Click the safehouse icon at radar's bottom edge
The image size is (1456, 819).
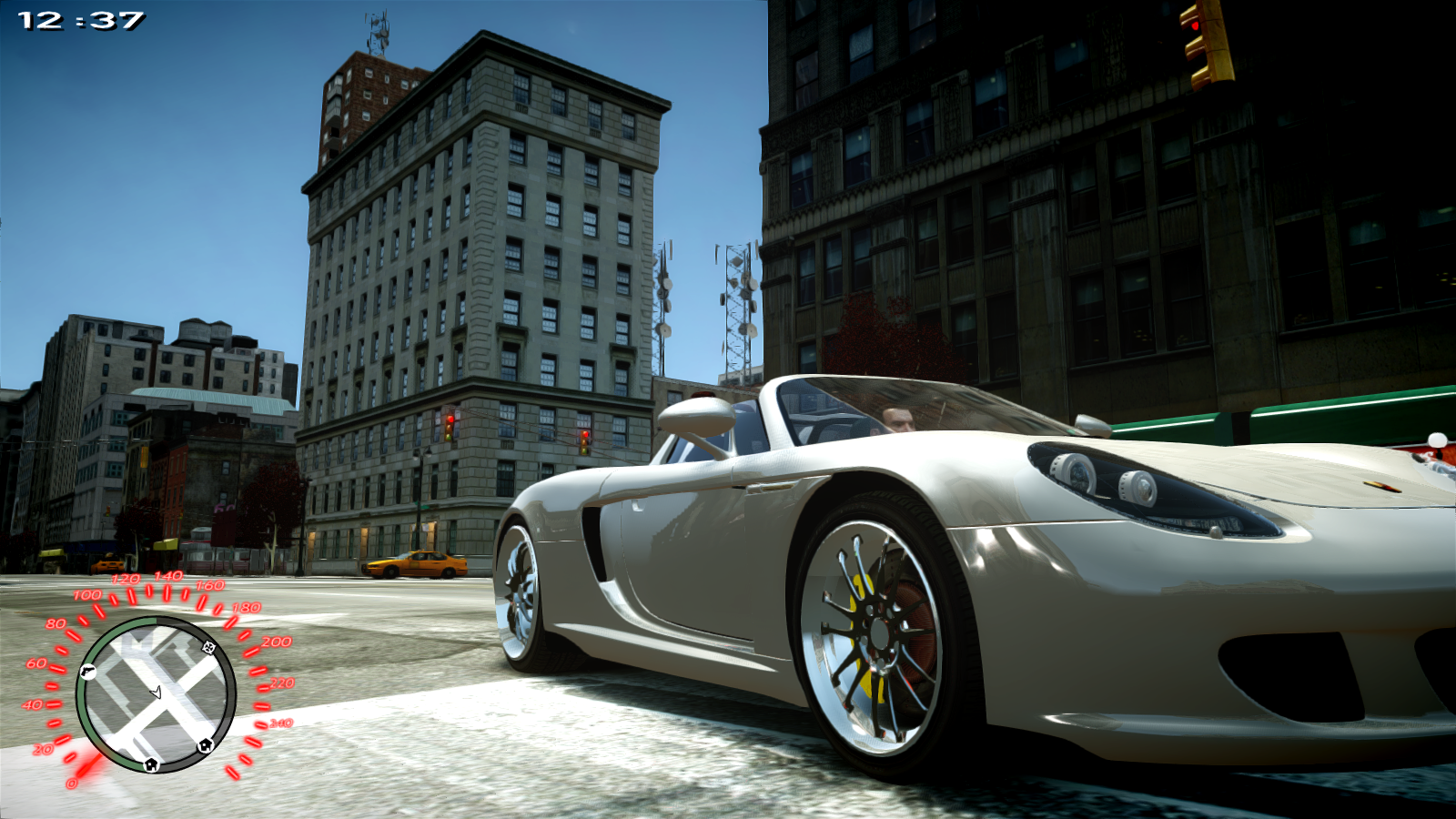pos(151,765)
